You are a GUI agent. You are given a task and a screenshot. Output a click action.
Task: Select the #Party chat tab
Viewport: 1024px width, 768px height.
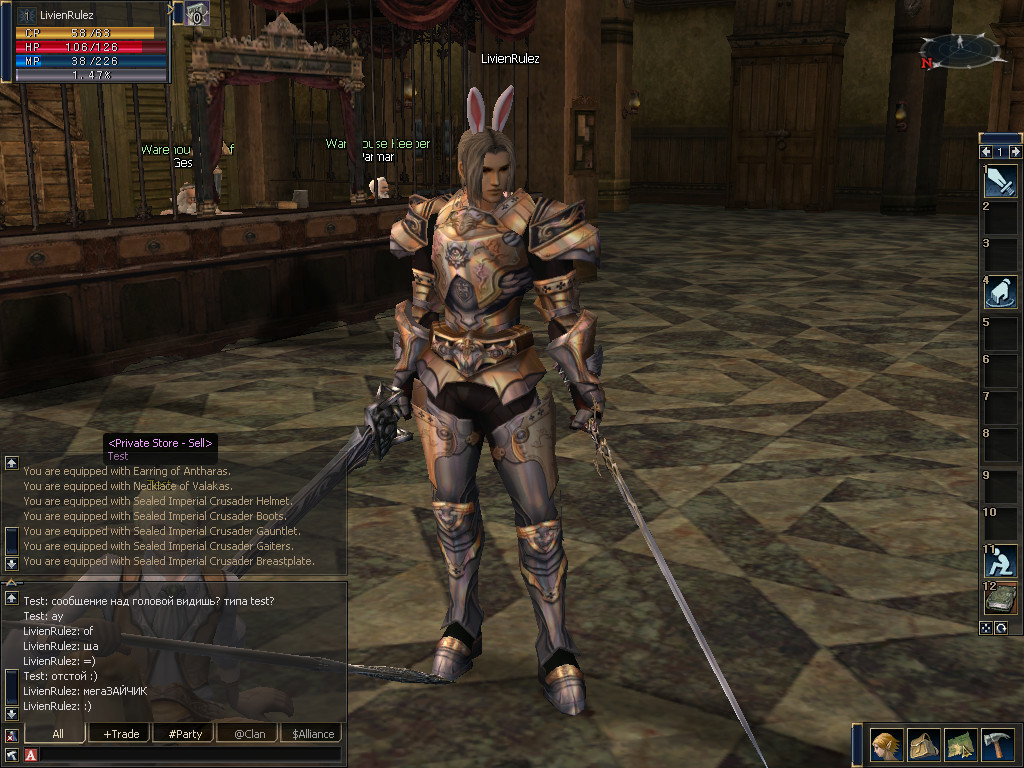click(185, 733)
